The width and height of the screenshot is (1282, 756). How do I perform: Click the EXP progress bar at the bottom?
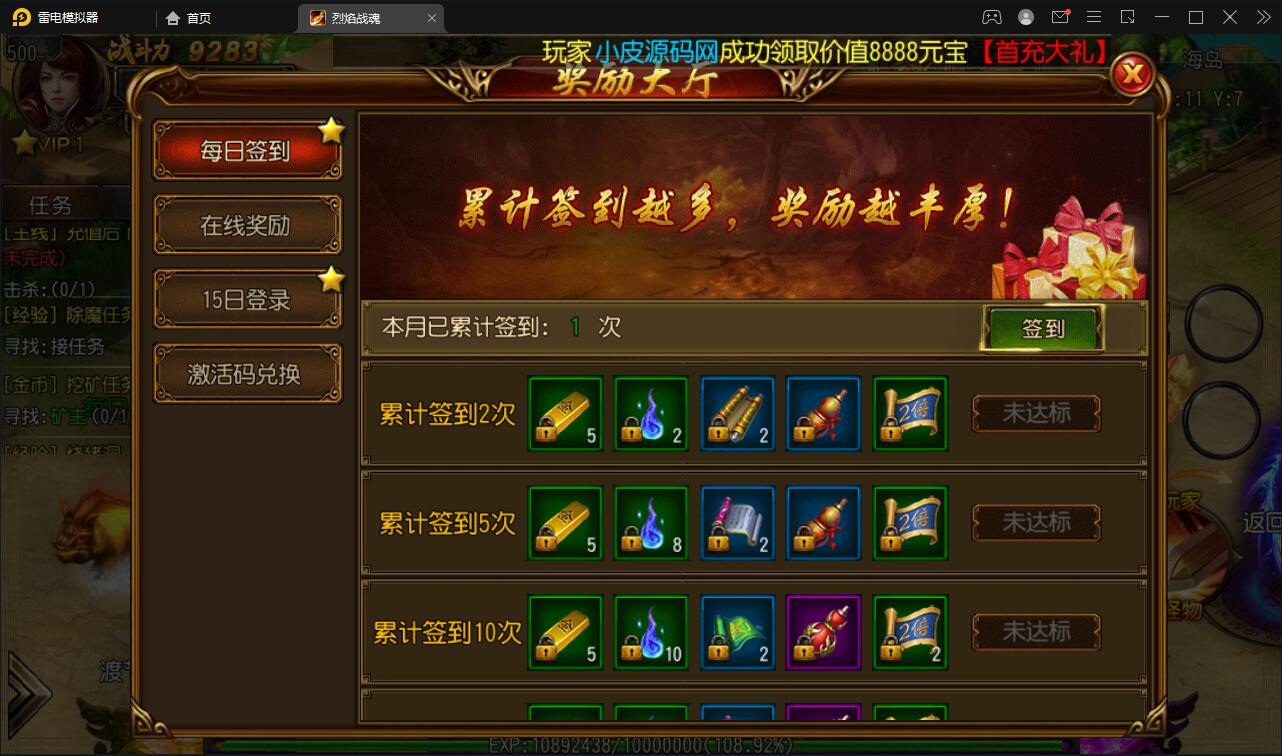640,744
